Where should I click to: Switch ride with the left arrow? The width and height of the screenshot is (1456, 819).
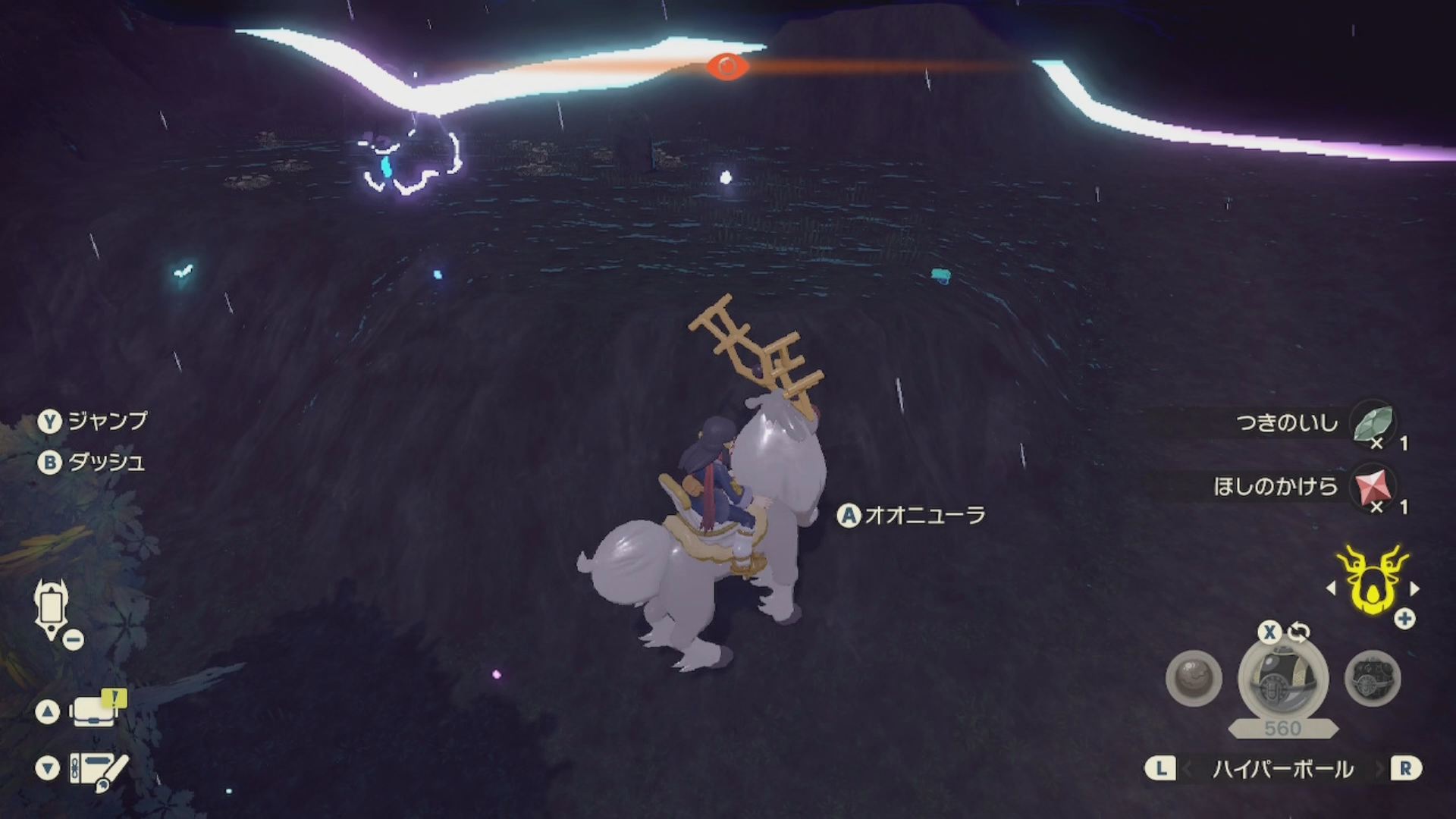point(1331,588)
